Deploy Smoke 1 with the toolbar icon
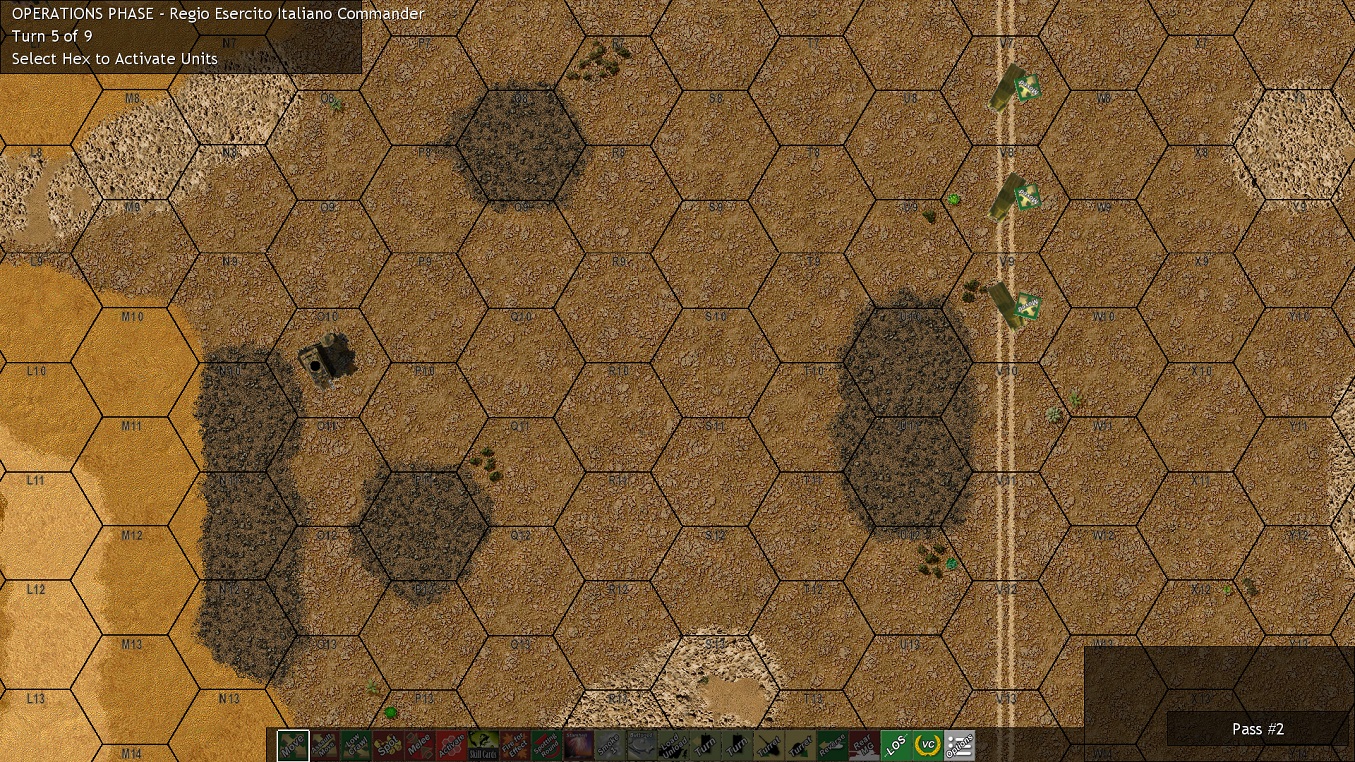The height and width of the screenshot is (762, 1355). coord(608,744)
